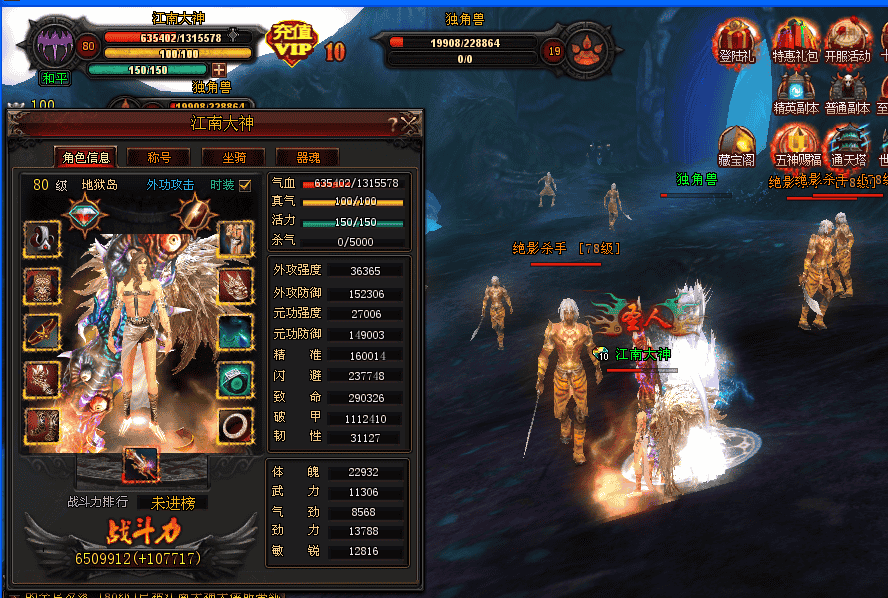The image size is (888, 598).
Task: Toggle the 时装 fashion checkbox
Action: (245, 184)
